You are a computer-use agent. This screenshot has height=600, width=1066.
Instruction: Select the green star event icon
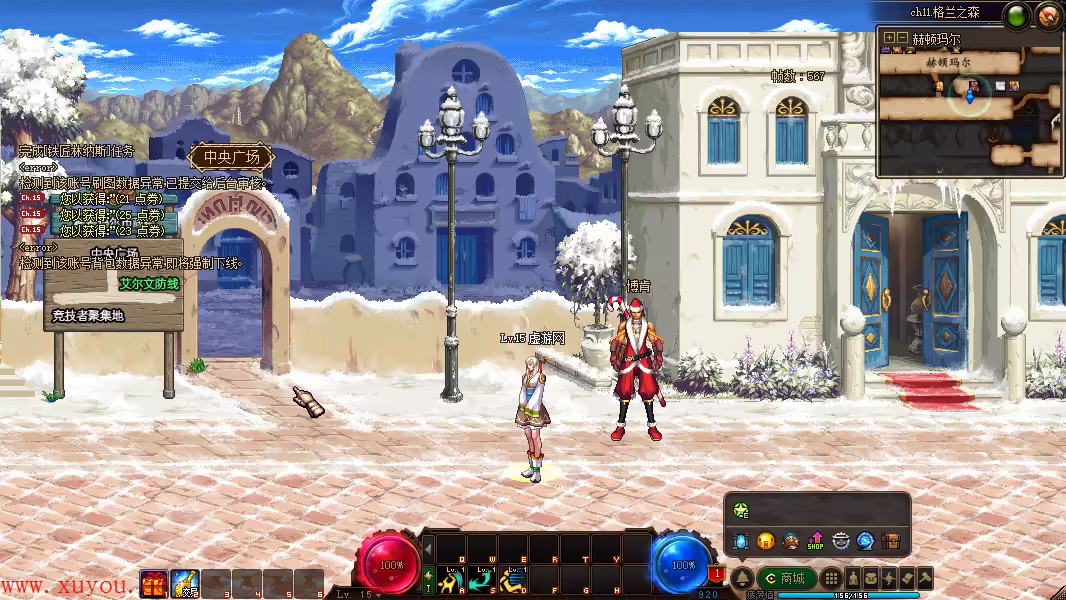(740, 510)
